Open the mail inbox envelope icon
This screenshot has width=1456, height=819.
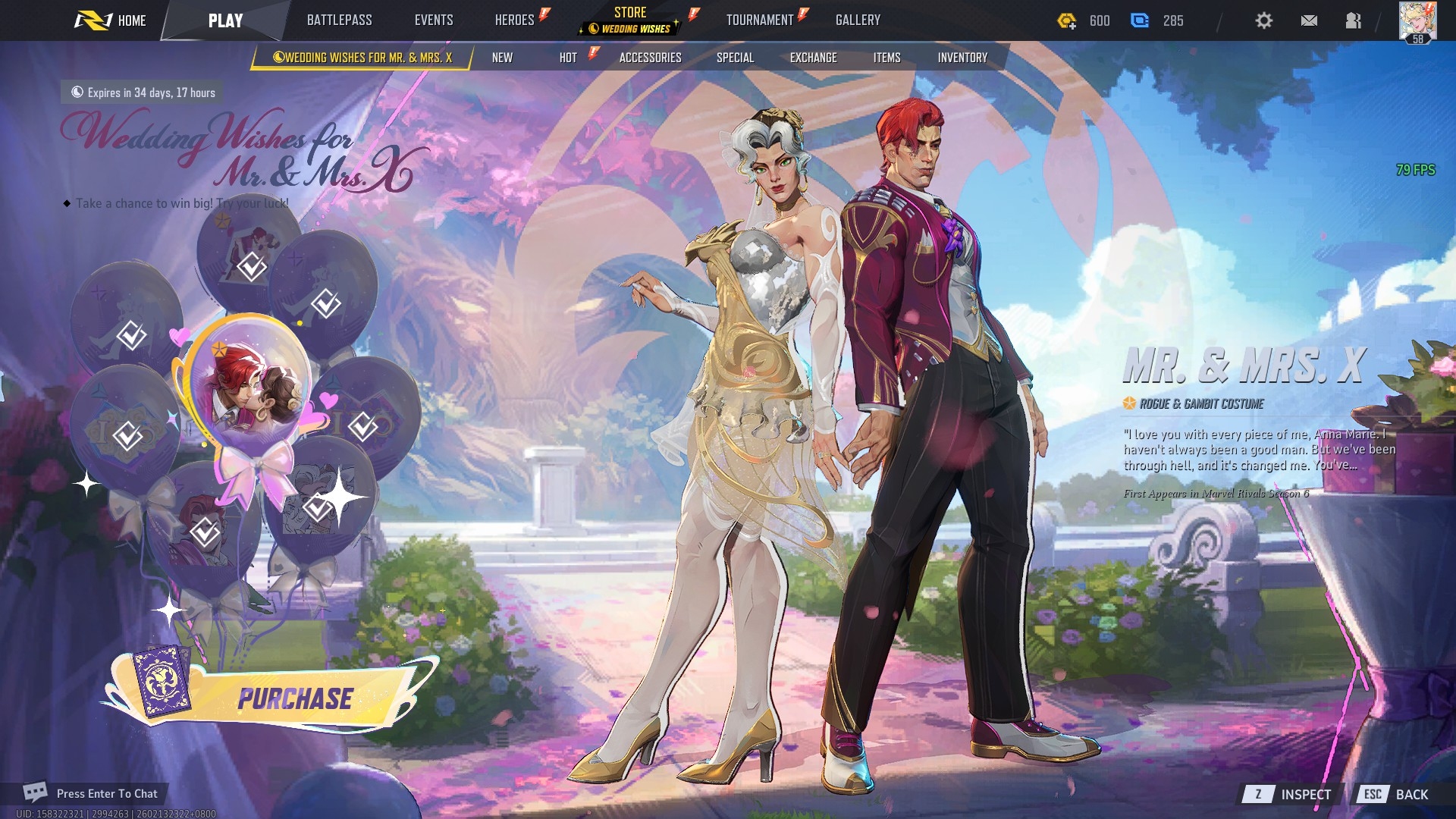[1309, 20]
